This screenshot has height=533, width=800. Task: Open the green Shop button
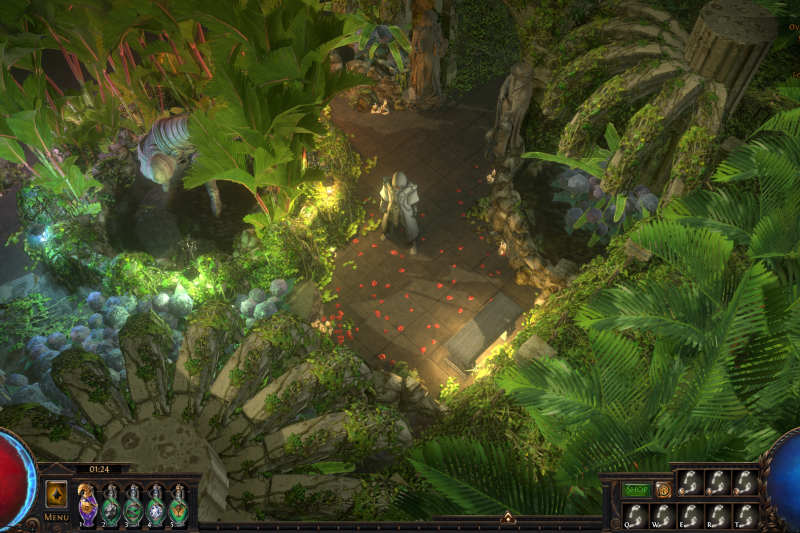pos(637,490)
